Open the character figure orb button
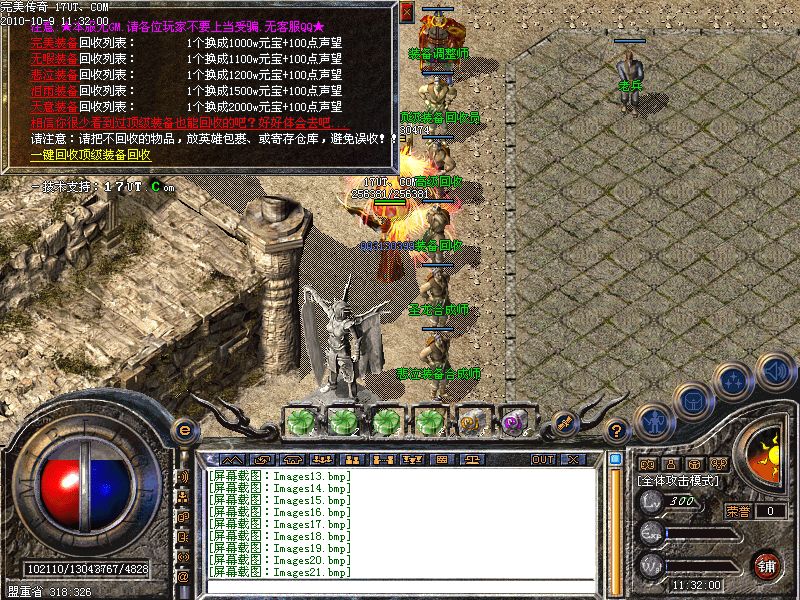 [654, 422]
